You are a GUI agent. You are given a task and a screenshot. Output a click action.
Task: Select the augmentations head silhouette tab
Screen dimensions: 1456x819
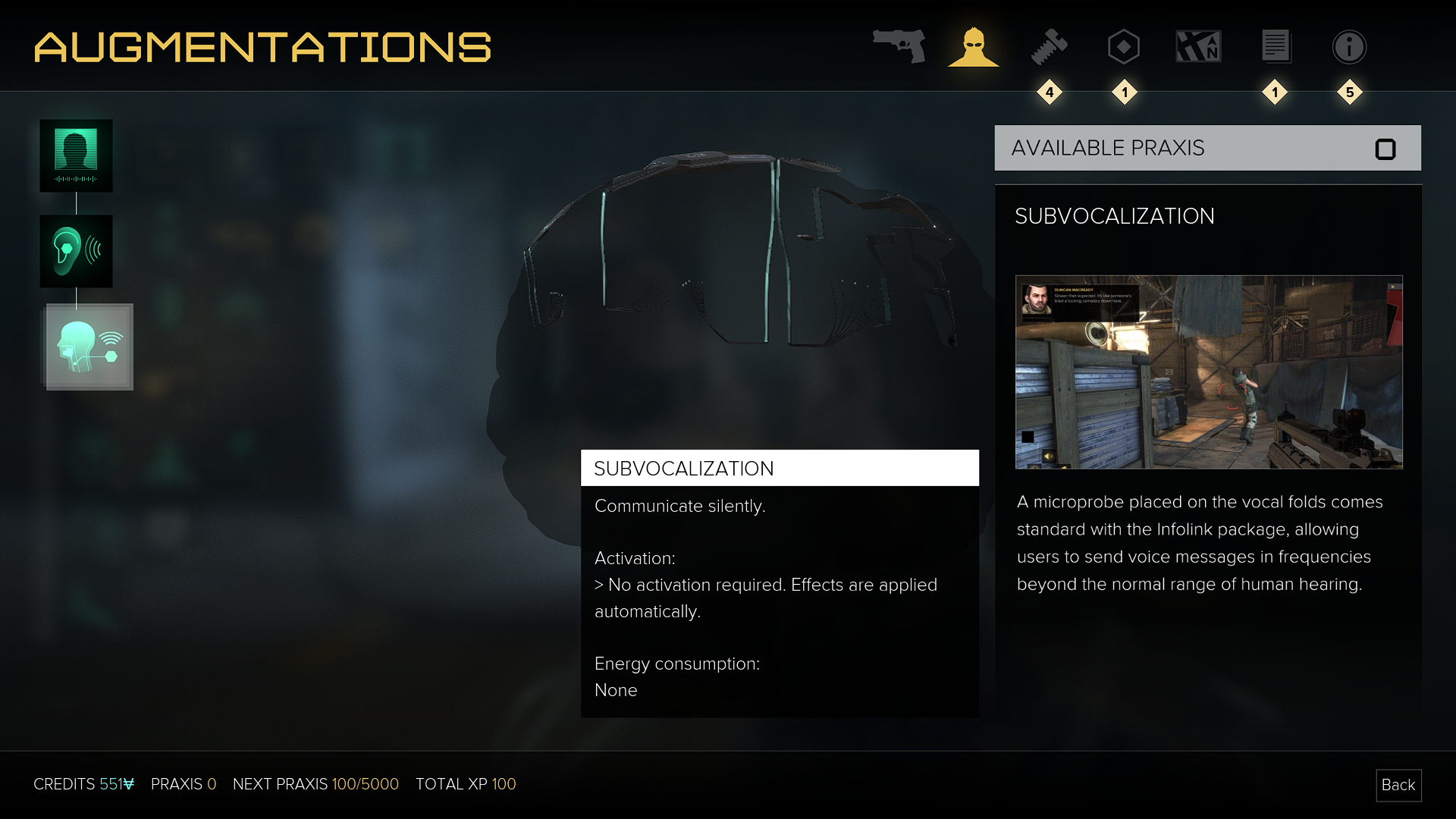point(973,47)
